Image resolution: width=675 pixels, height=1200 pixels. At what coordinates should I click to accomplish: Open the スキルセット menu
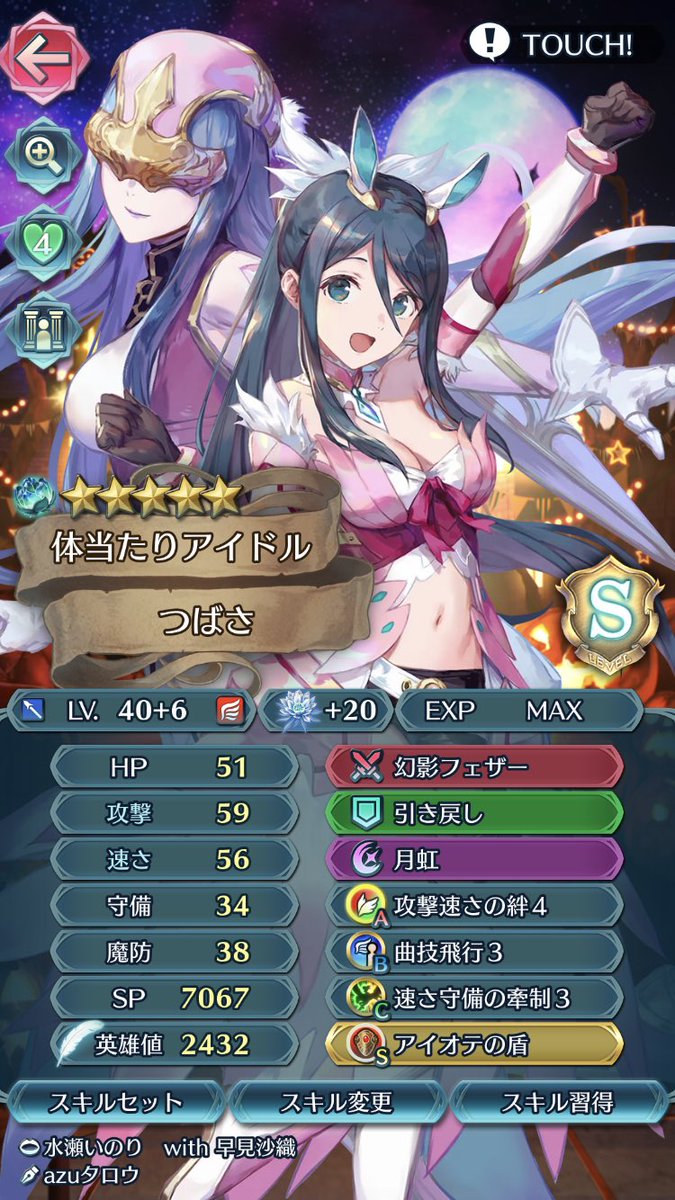click(x=117, y=1102)
